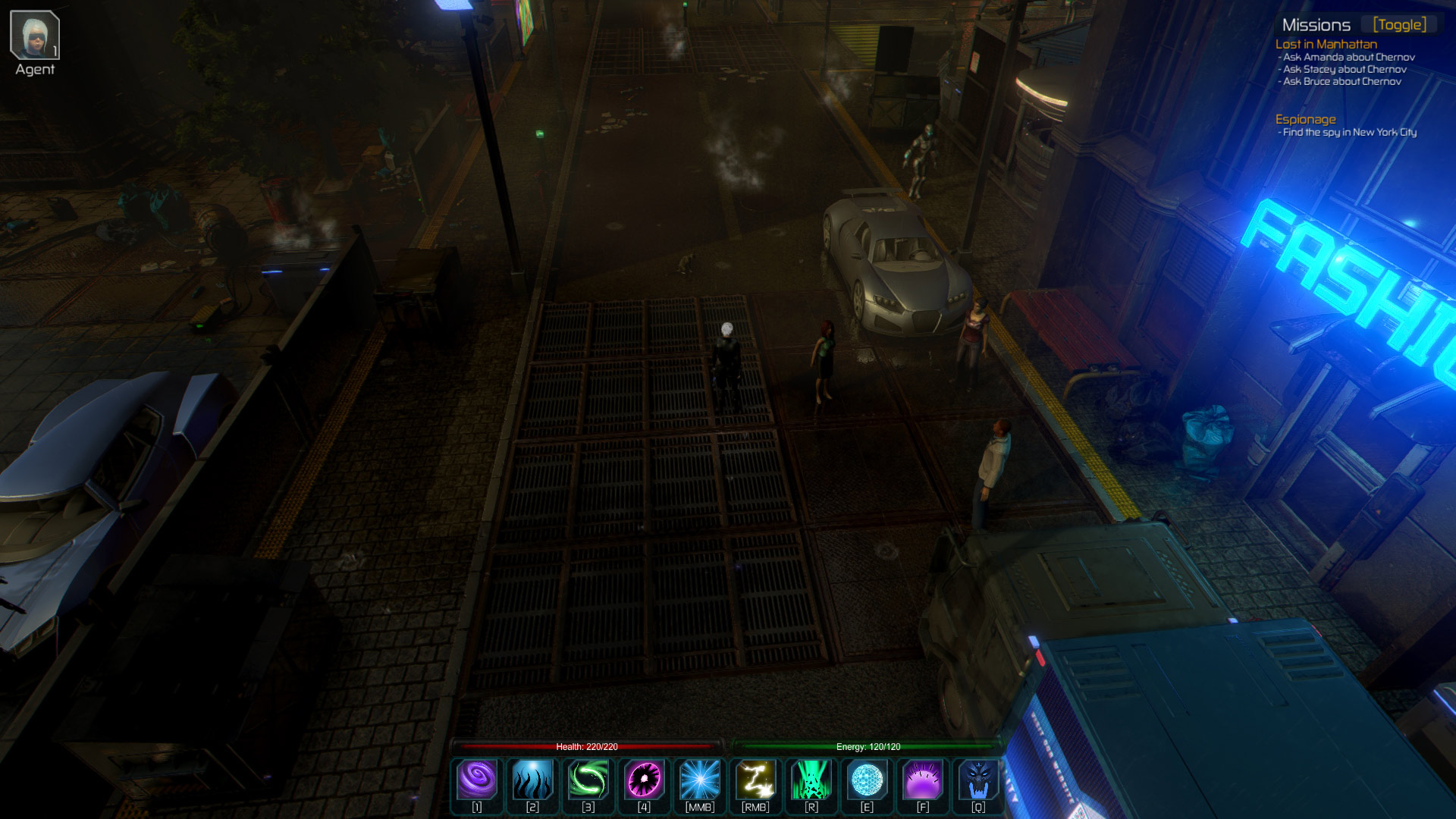This screenshot has width=1456, height=819.
Task: Trigger the green swirling wind ability
Action: click(588, 780)
